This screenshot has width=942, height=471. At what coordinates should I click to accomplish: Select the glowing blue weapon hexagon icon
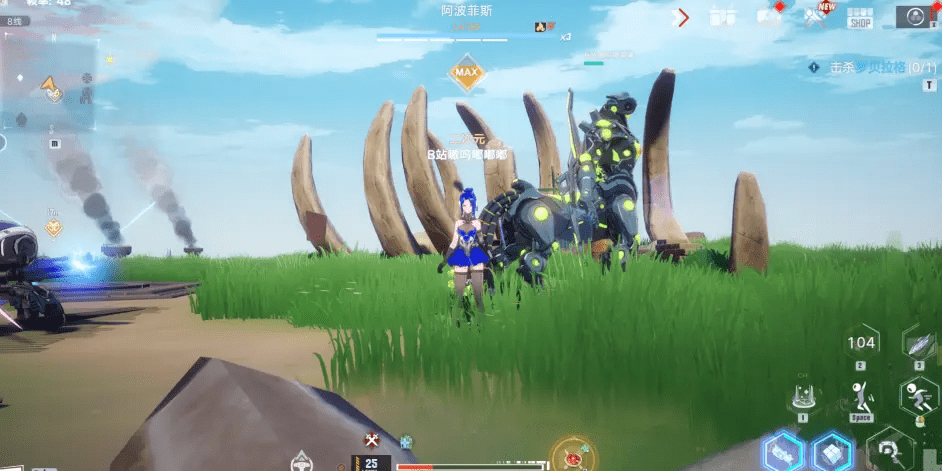click(780, 453)
